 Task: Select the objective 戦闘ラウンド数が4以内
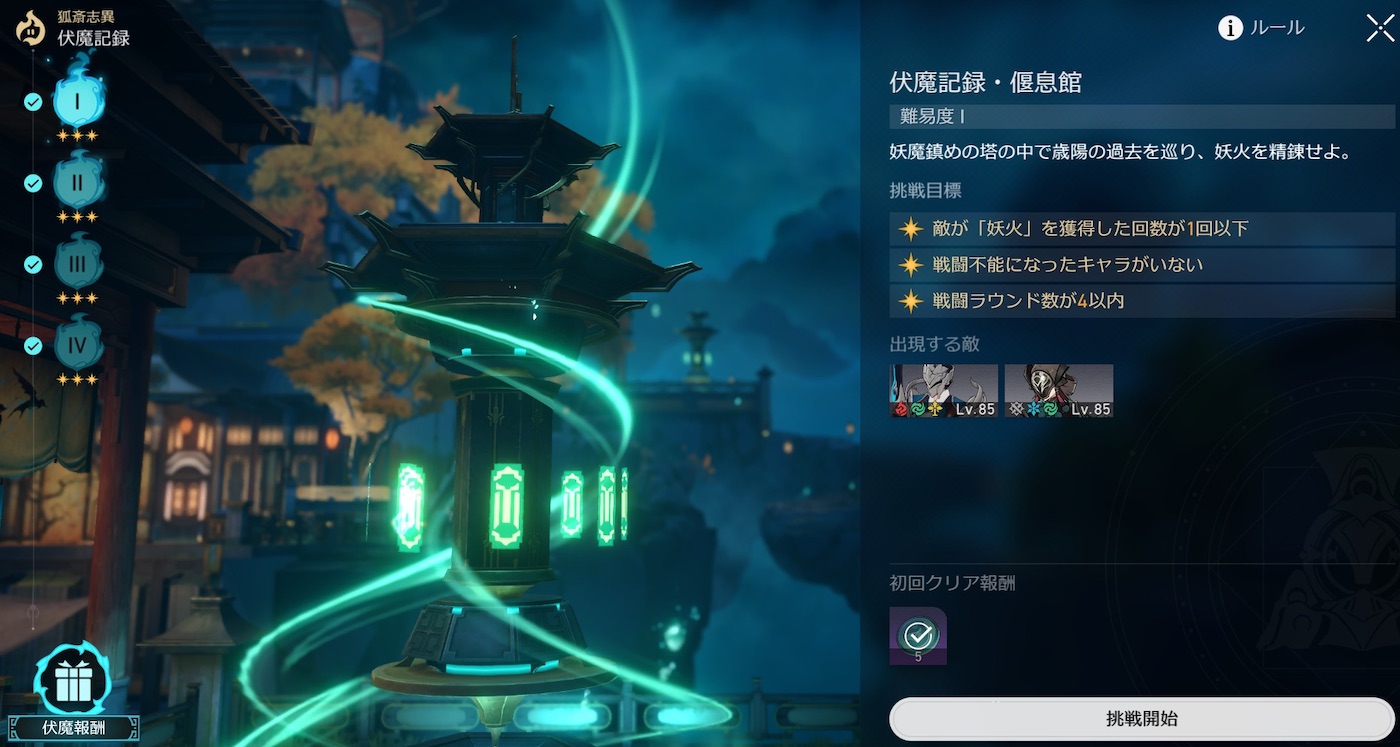coord(1140,300)
